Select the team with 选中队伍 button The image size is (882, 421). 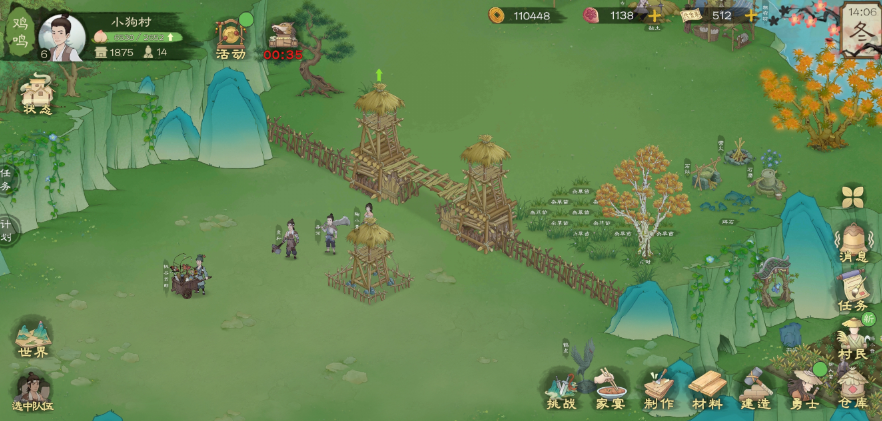33,391
